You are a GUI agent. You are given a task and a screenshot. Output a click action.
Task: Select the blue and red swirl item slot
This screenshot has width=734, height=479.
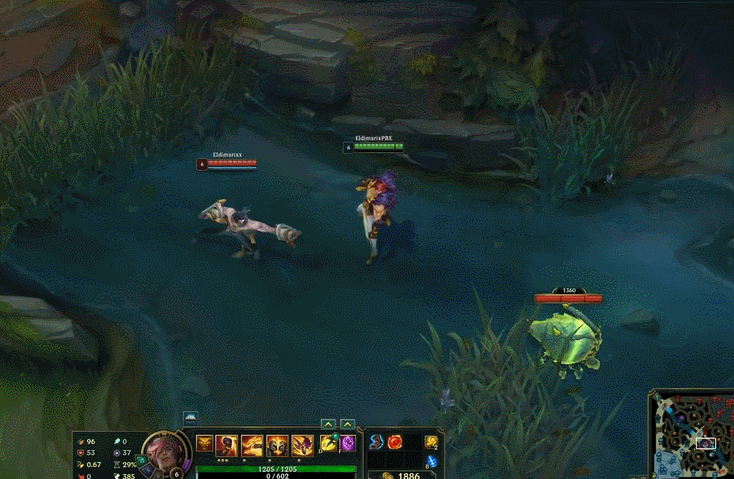coord(376,442)
